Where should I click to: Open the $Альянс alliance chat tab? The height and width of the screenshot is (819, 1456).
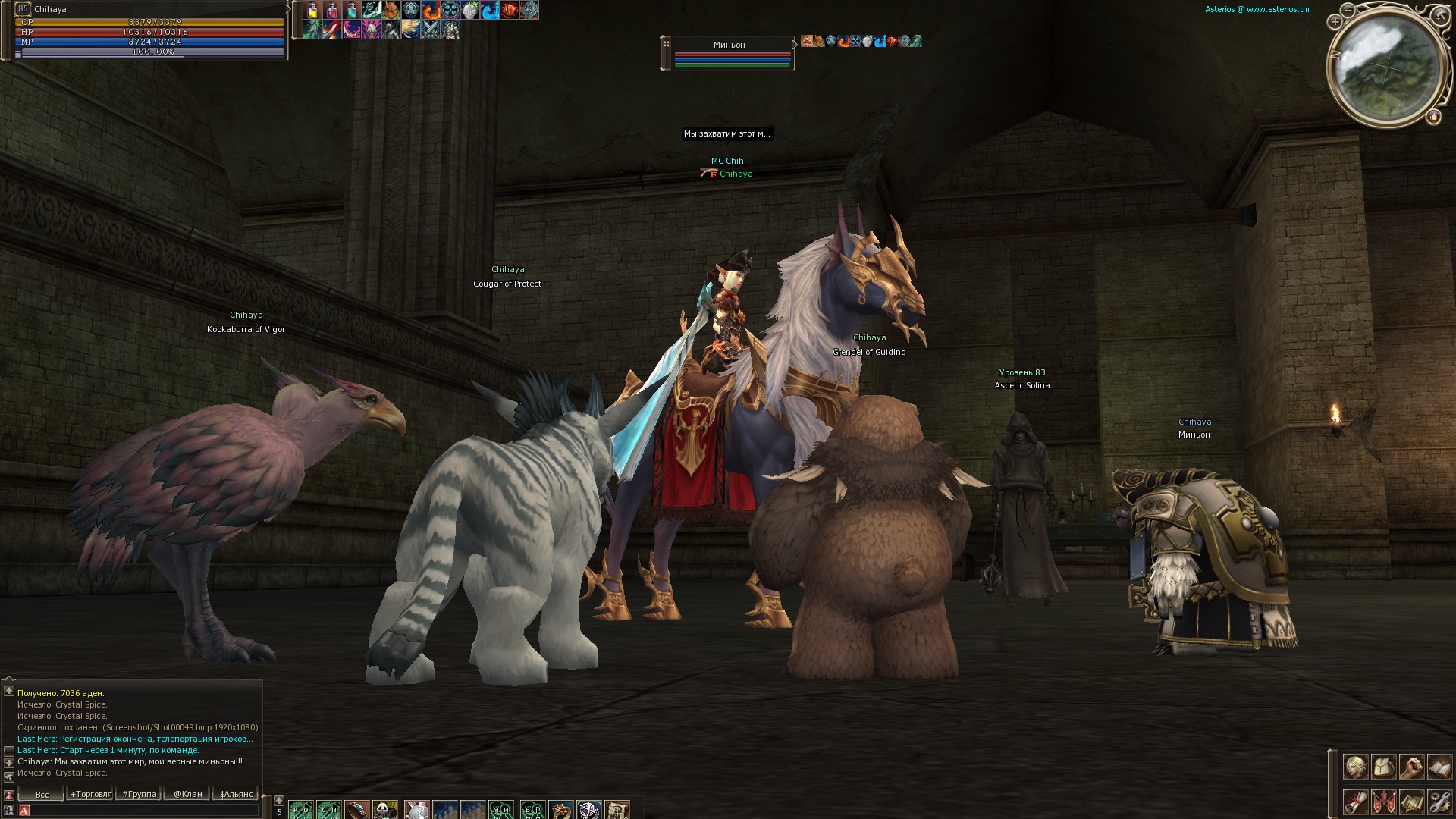coord(236,795)
